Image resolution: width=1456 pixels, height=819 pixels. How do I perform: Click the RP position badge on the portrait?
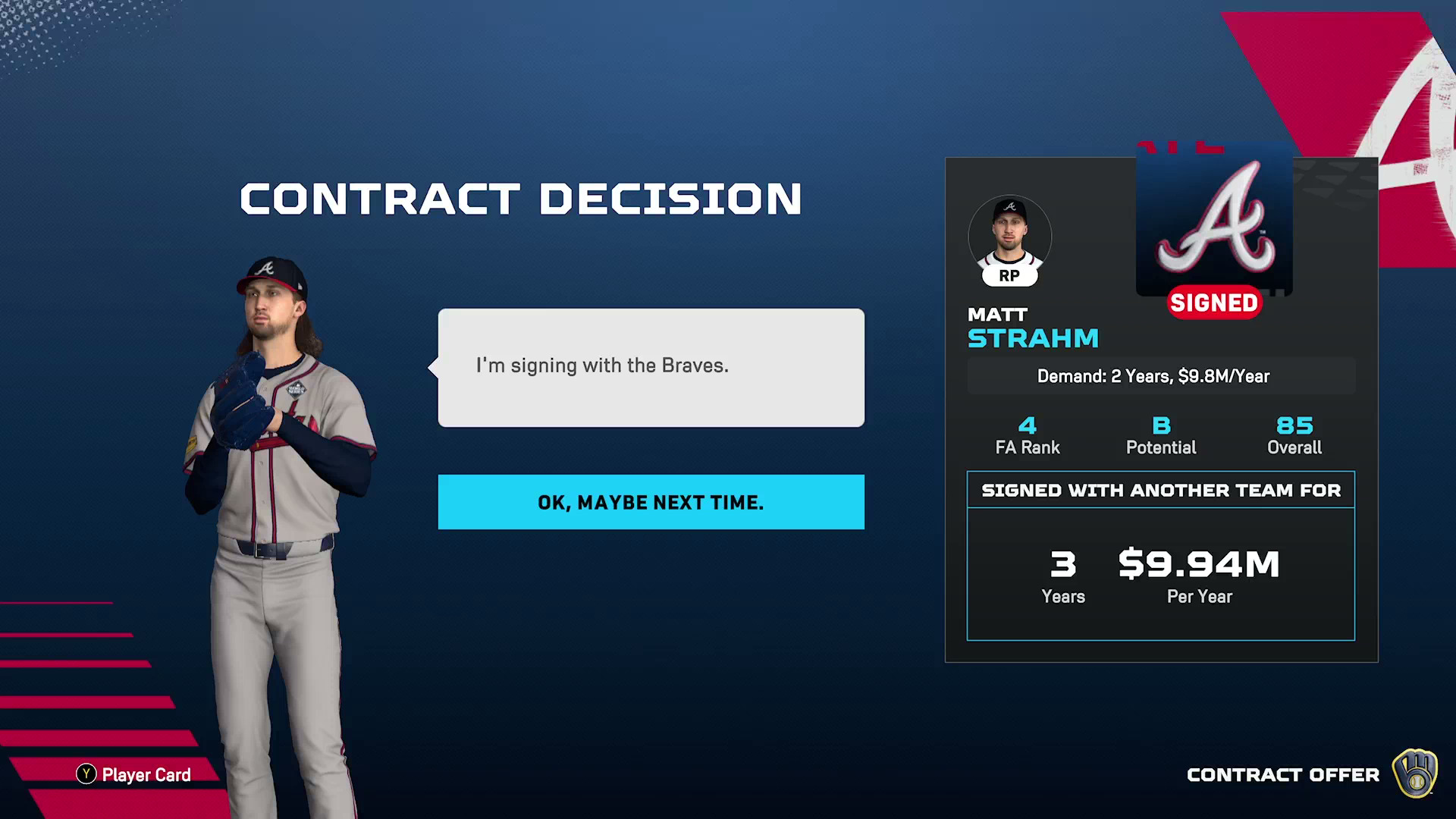1009,275
